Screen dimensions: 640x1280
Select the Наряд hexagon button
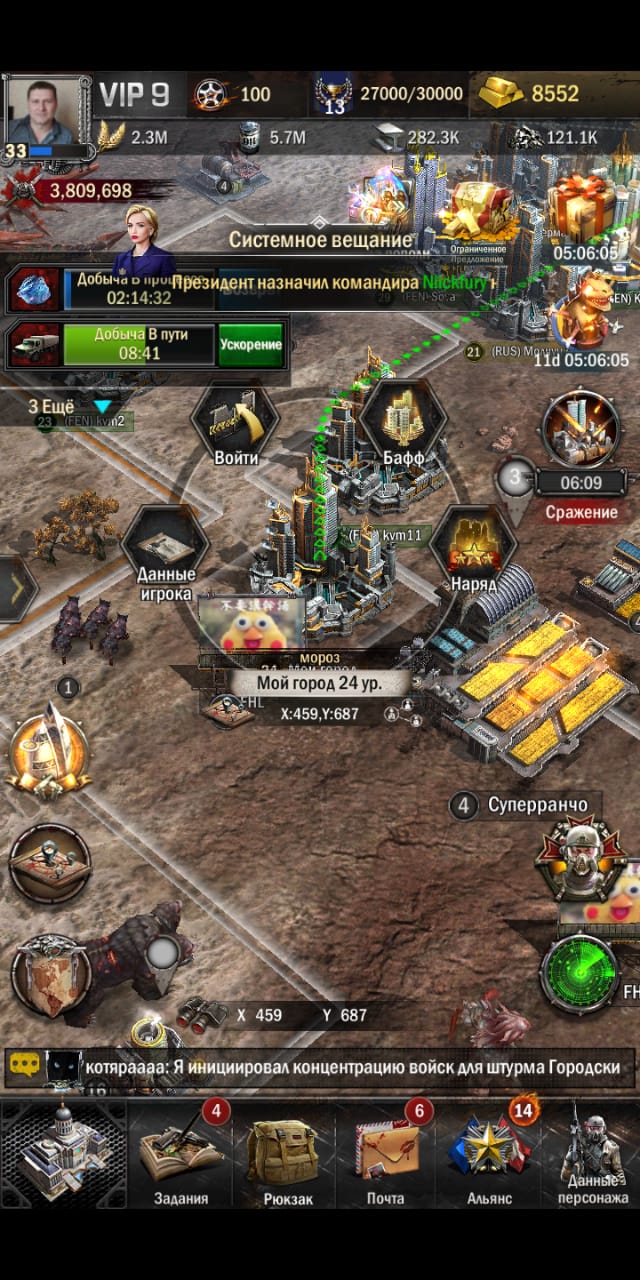pyautogui.click(x=471, y=553)
